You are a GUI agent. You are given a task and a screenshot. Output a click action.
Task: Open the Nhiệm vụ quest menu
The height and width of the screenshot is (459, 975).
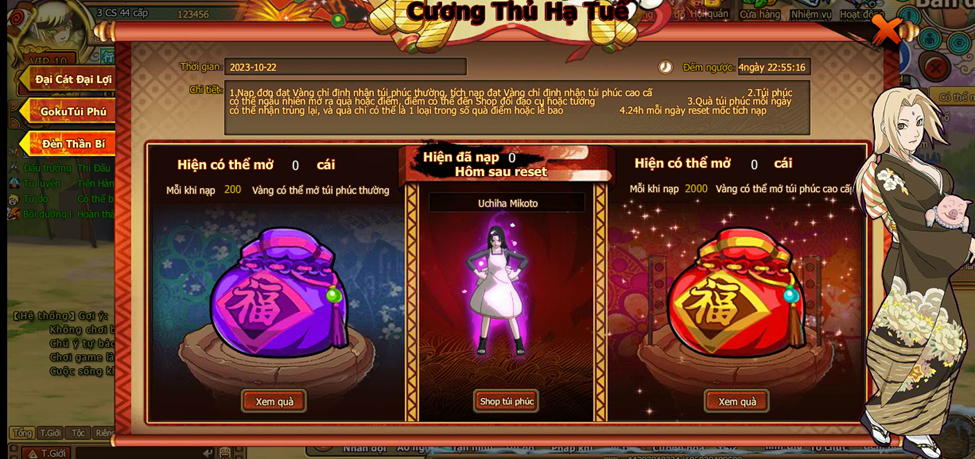pos(810,14)
